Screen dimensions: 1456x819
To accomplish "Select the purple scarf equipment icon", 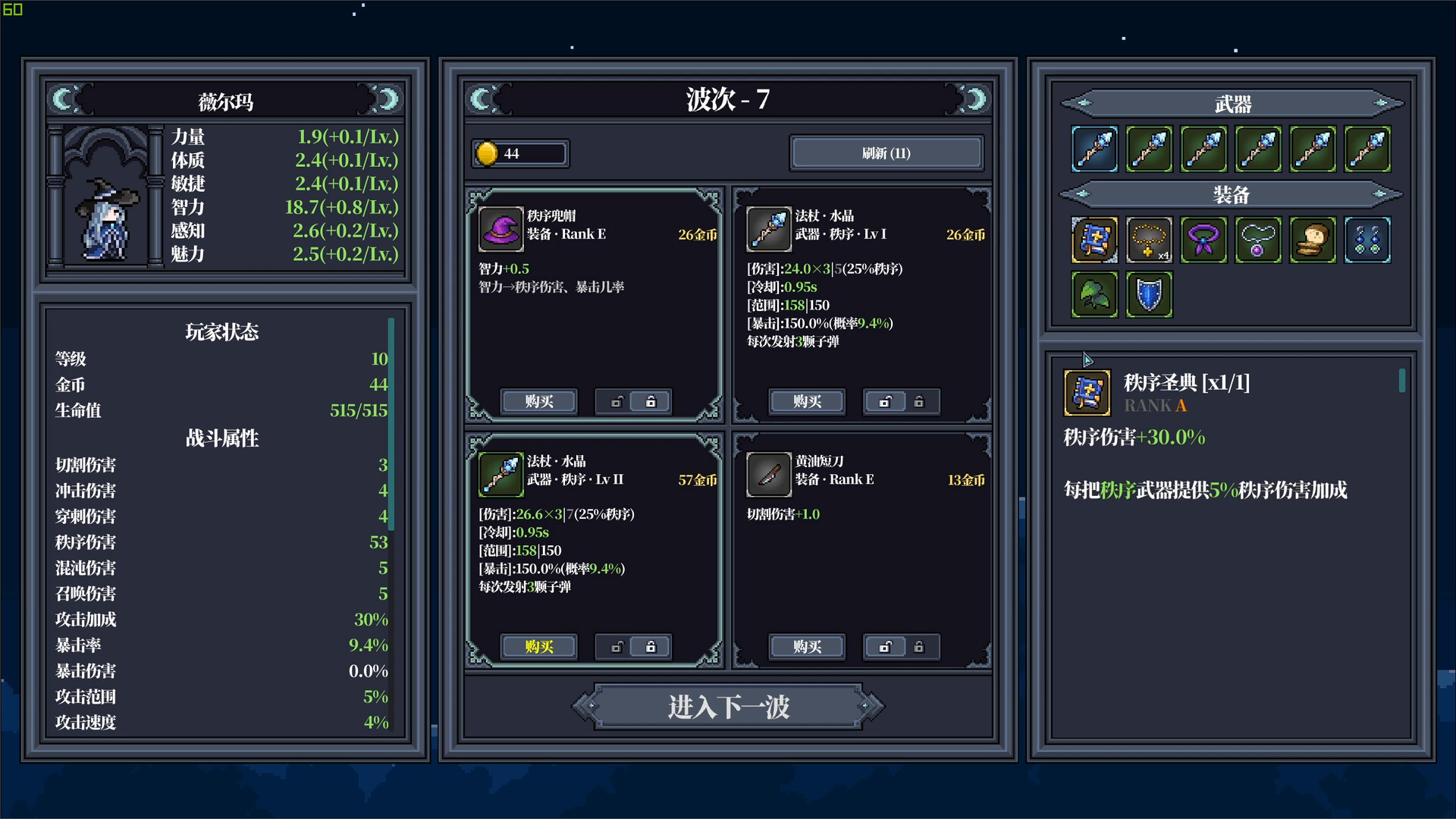I will pyautogui.click(x=1204, y=240).
